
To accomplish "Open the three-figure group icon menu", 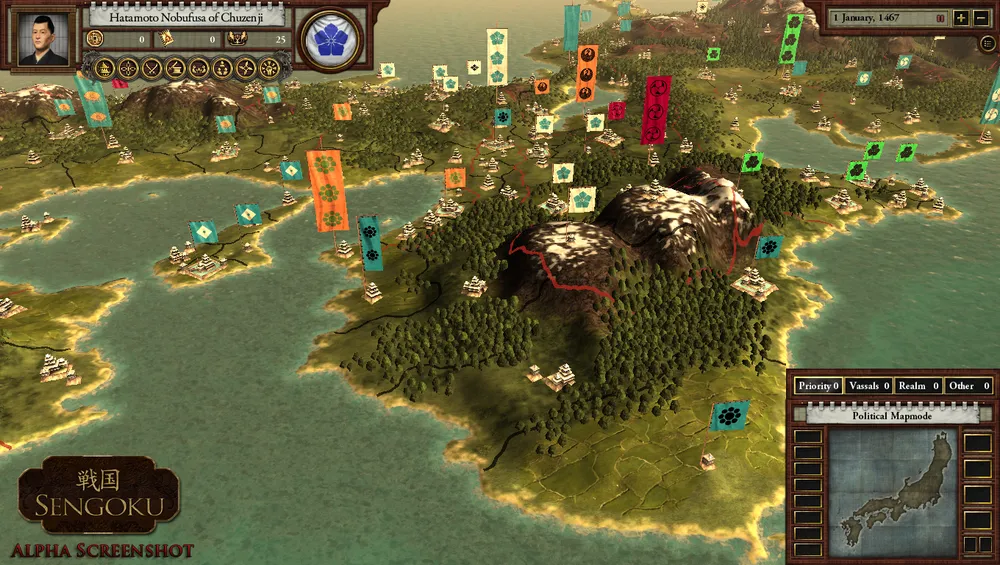I will (x=222, y=68).
